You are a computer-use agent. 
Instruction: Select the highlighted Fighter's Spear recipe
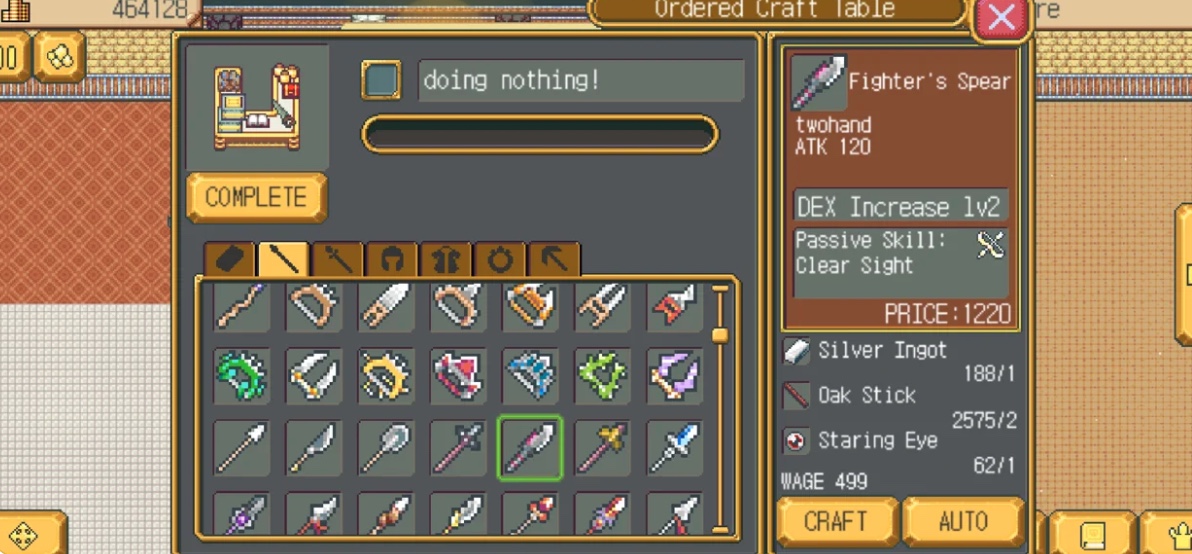[x=530, y=448]
